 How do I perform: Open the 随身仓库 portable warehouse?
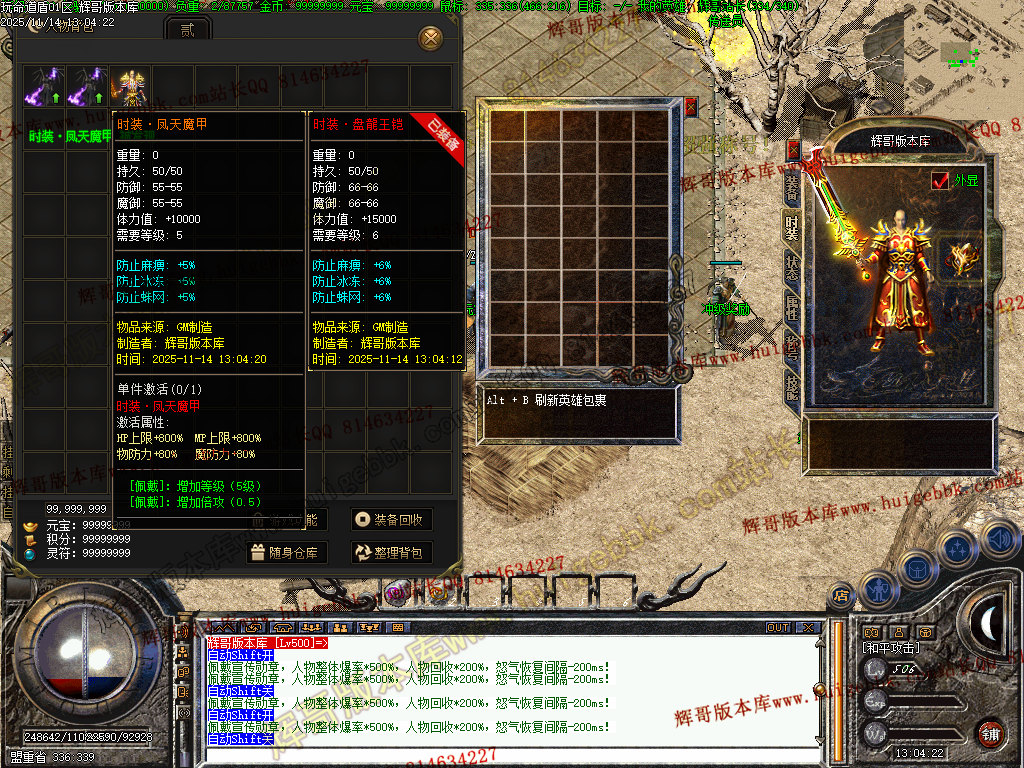click(x=285, y=552)
